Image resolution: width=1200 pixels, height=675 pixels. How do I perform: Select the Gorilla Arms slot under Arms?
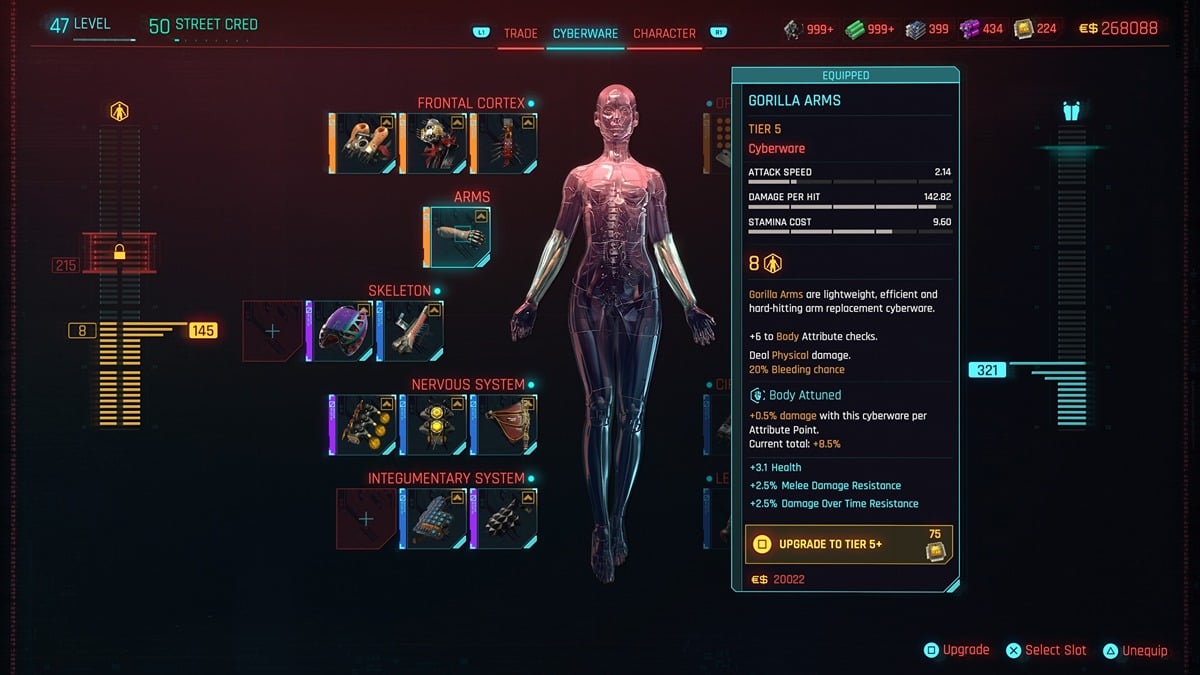pyautogui.click(x=458, y=238)
